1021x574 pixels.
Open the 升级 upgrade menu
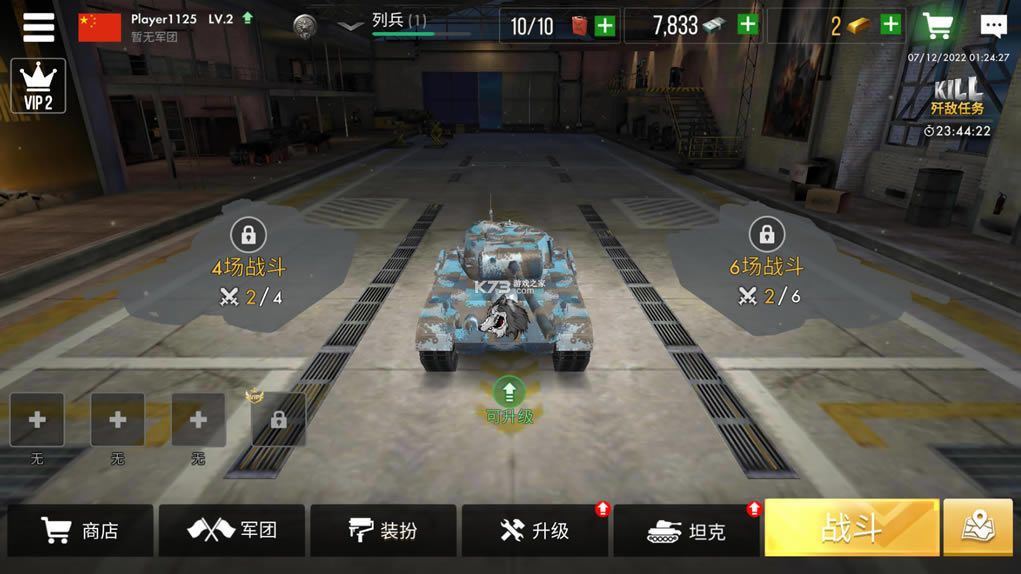(x=535, y=530)
